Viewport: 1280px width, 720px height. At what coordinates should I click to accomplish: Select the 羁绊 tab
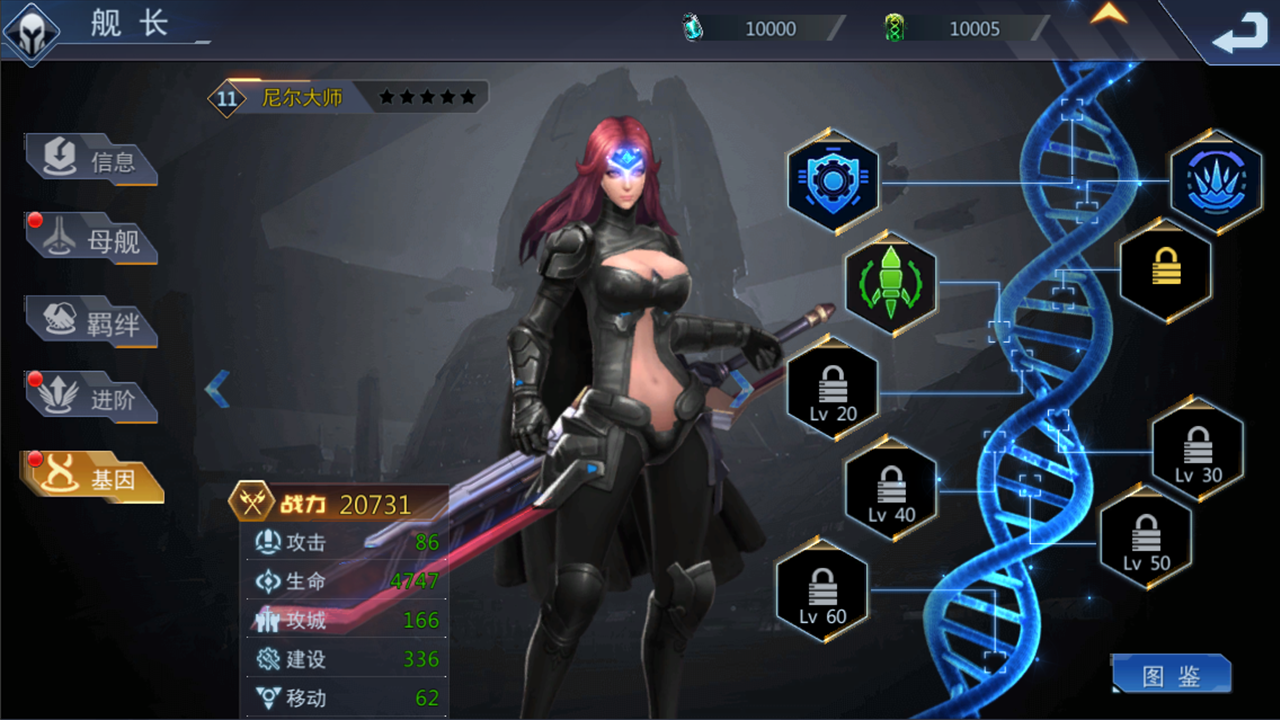click(90, 320)
